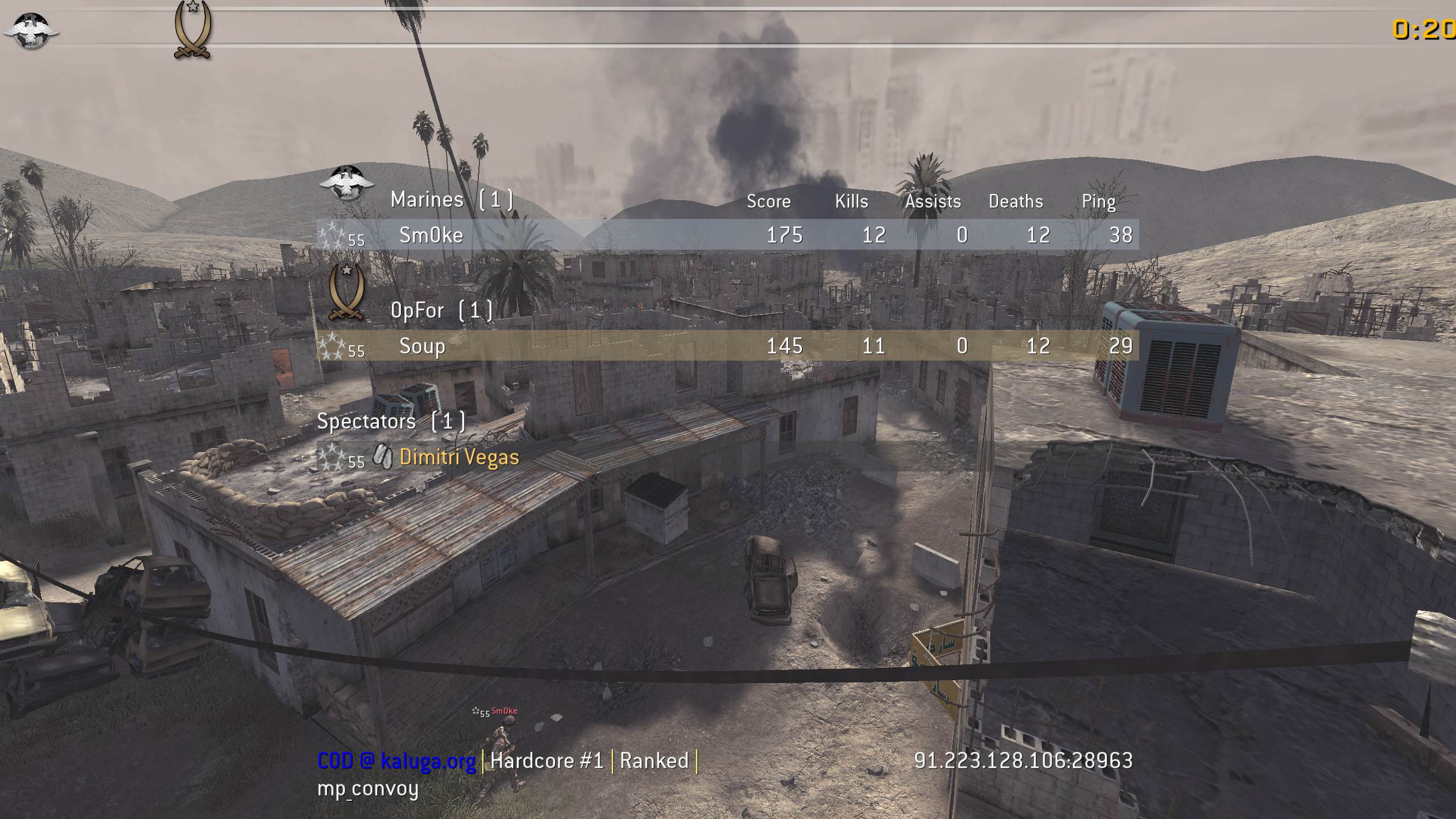This screenshot has width=1456, height=819.
Task: Sort players by the Kills column header
Action: (x=850, y=201)
